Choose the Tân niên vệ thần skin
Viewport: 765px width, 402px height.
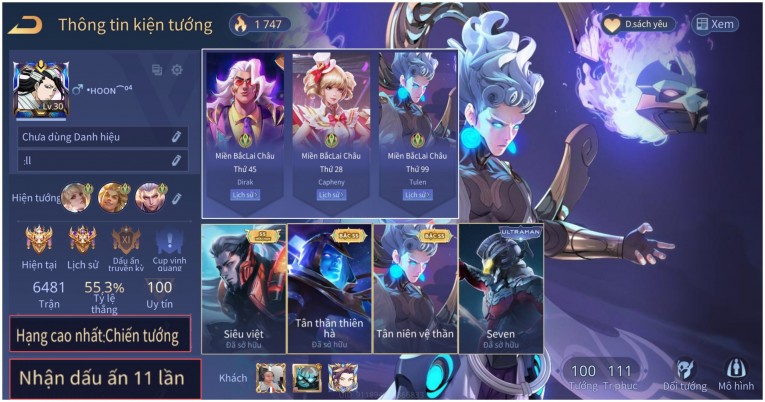[x=415, y=290]
